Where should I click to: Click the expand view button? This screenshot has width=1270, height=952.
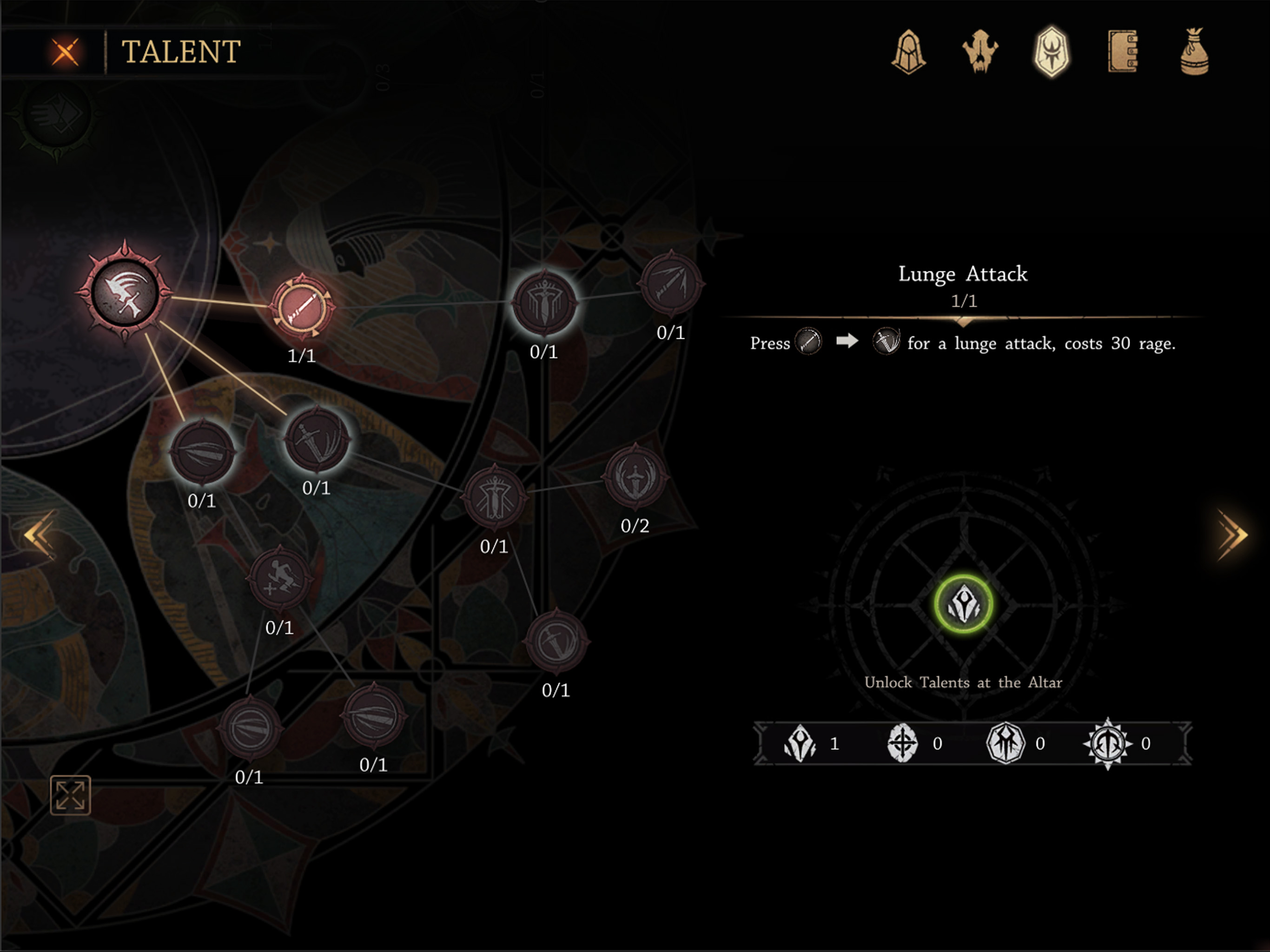pos(70,795)
